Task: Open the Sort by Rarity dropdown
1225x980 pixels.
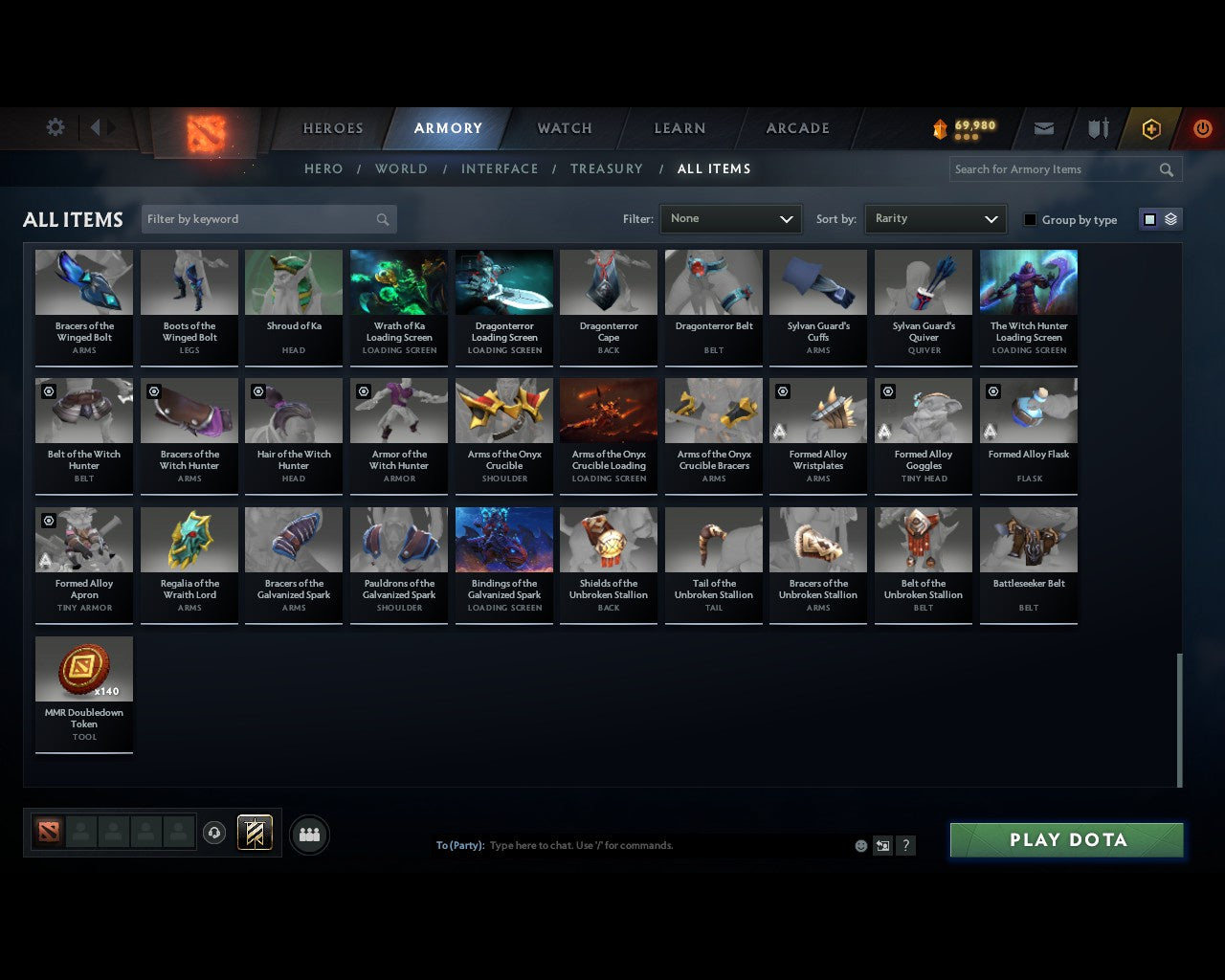Action: [x=935, y=219]
